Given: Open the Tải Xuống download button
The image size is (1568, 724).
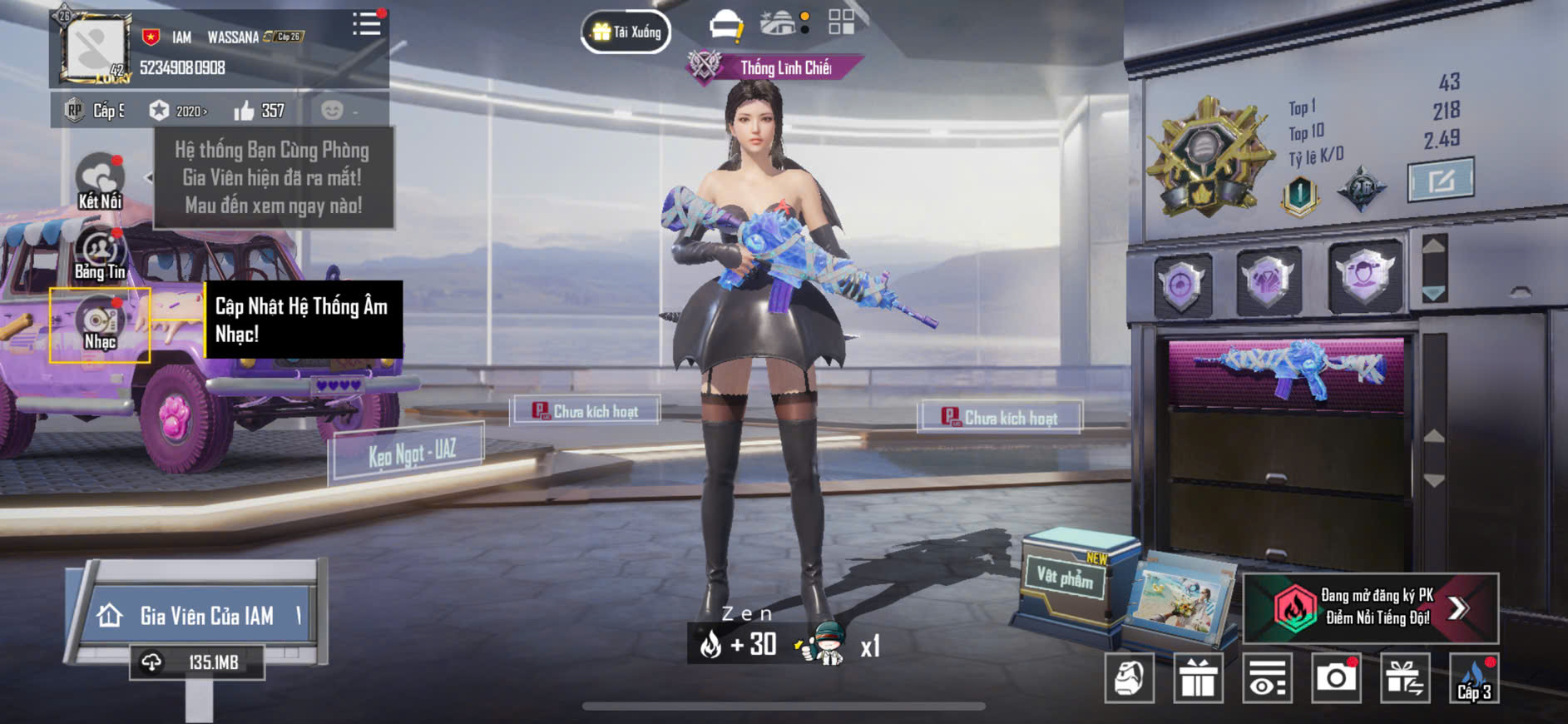Looking at the screenshot, I should click(626, 32).
